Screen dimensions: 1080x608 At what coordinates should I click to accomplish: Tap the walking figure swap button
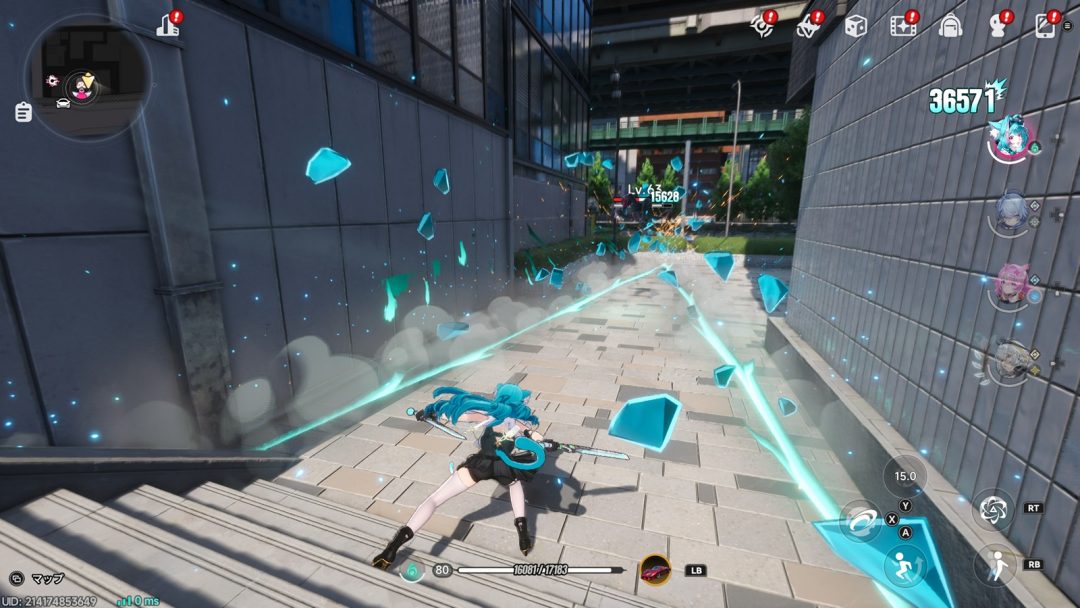coord(993,565)
